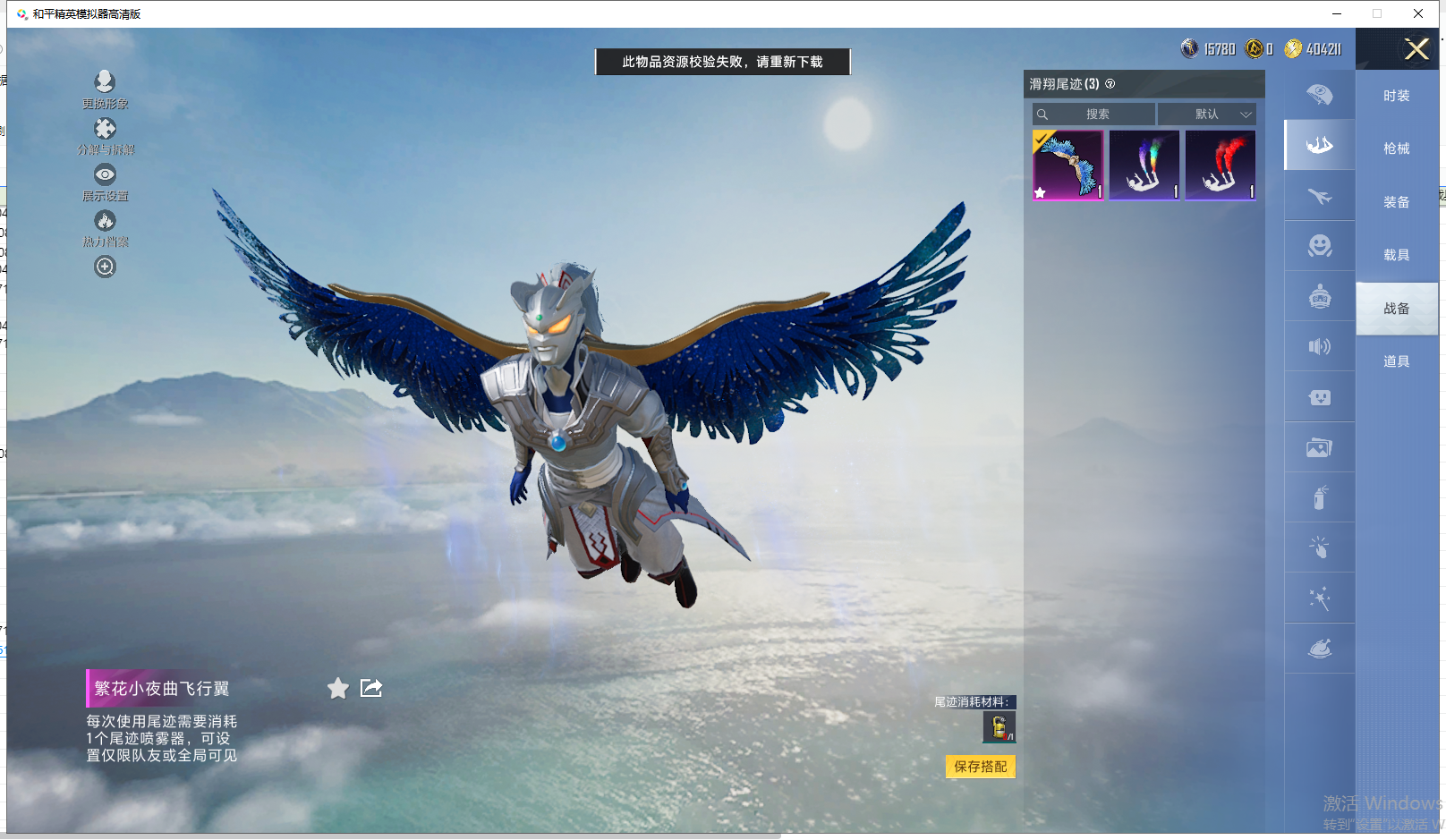Image resolution: width=1446 pixels, height=840 pixels.
Task: Select the 装备 equipment tab
Action: tap(1396, 202)
